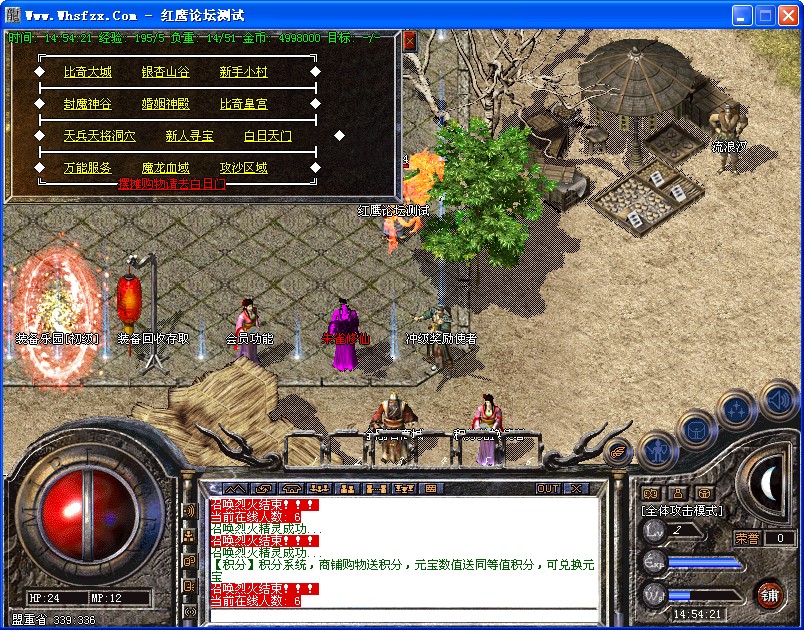Image resolution: width=804 pixels, height=630 pixels.
Task: Choose the 银杏山谷 destination link
Action: pos(166,72)
